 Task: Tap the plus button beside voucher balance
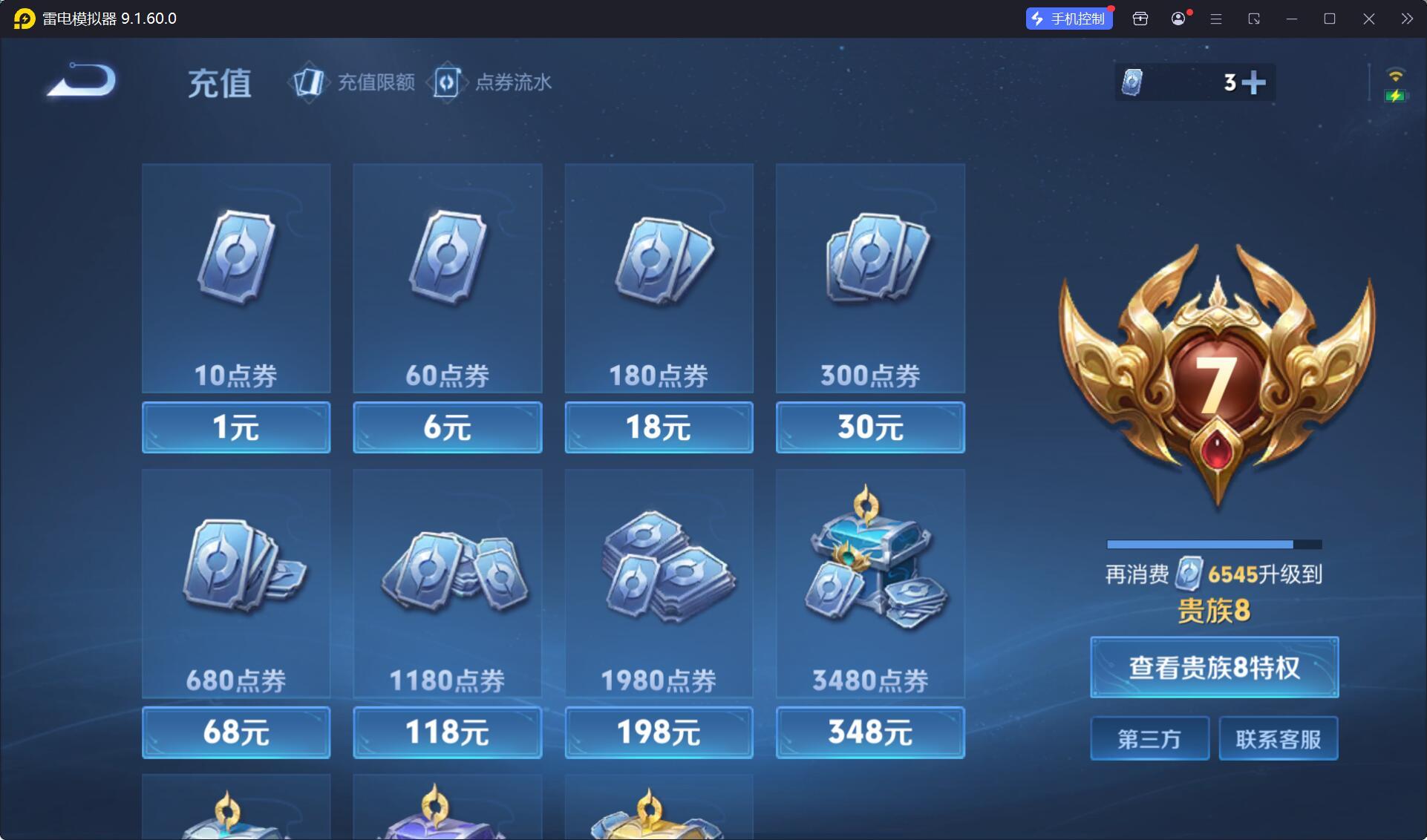pyautogui.click(x=1253, y=82)
